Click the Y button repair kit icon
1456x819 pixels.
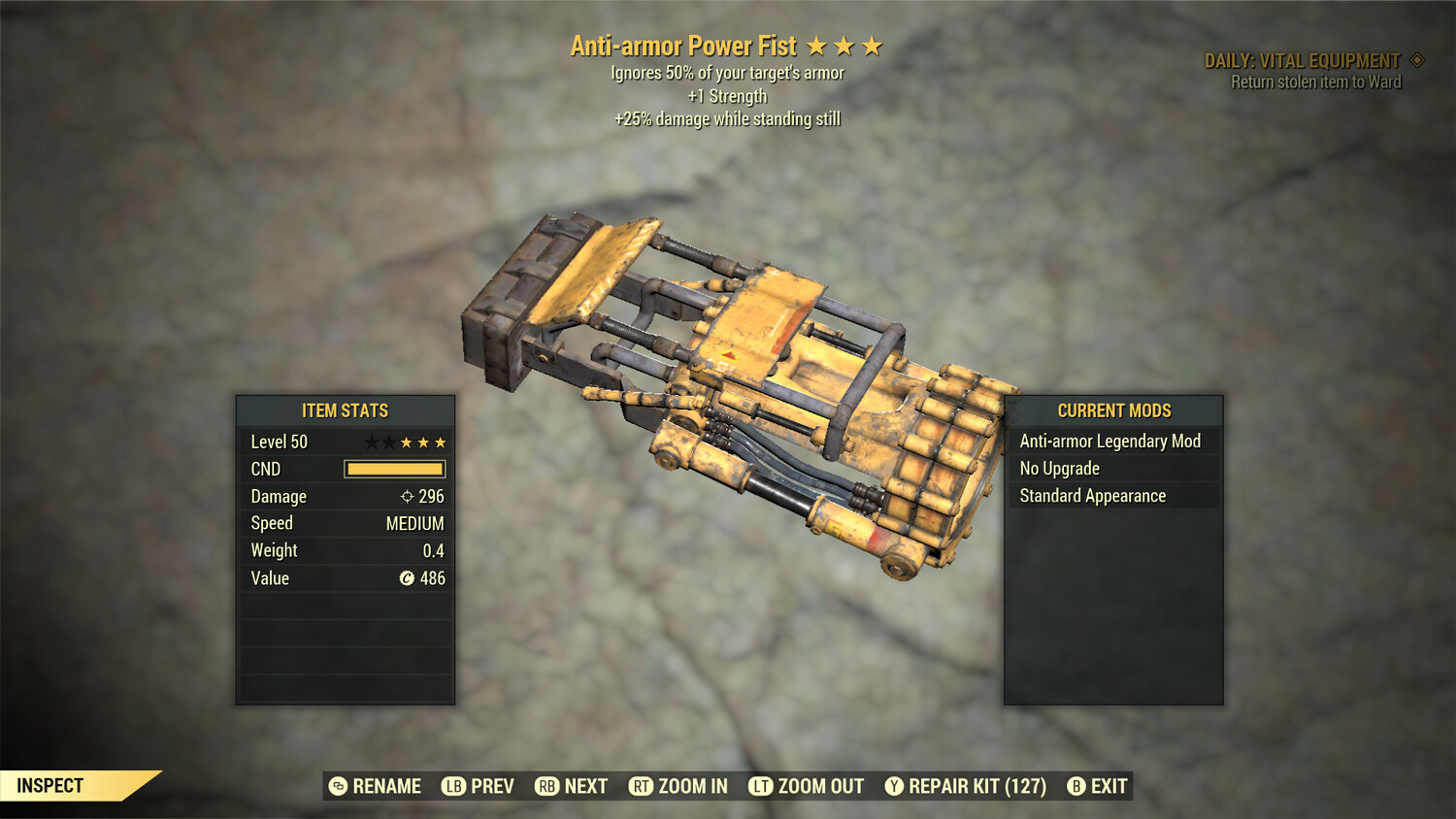(893, 786)
